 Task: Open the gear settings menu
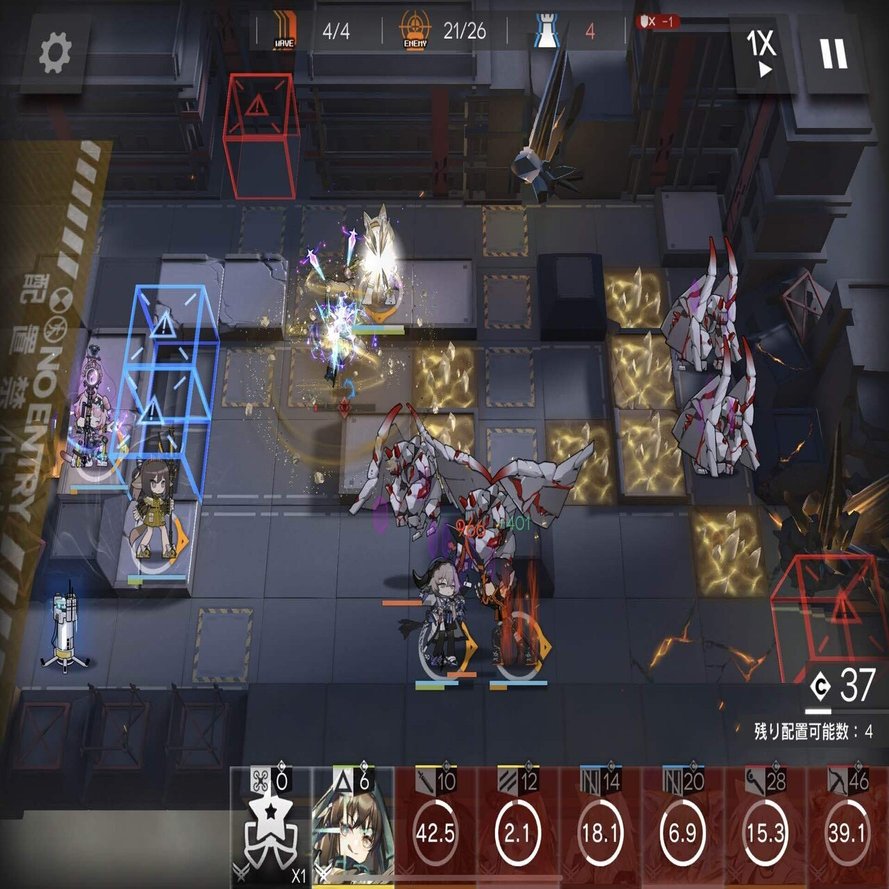point(55,53)
